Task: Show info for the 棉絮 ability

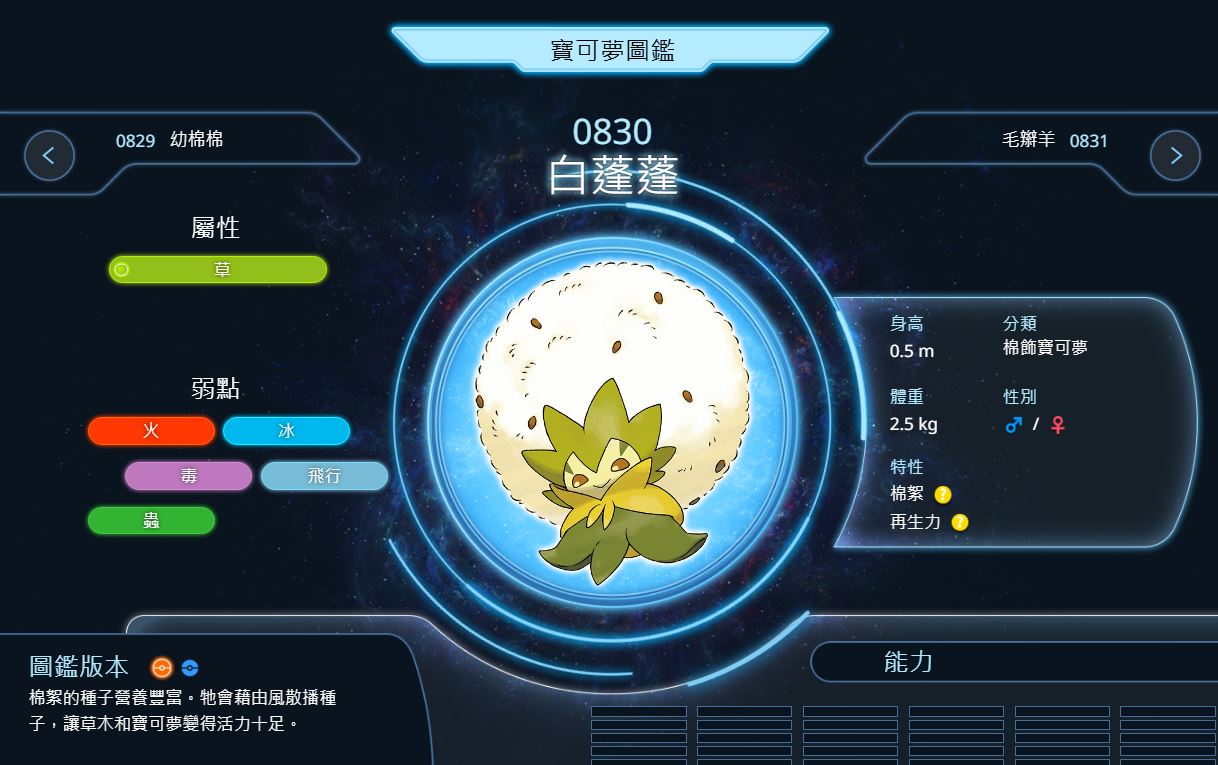Action: (x=943, y=494)
